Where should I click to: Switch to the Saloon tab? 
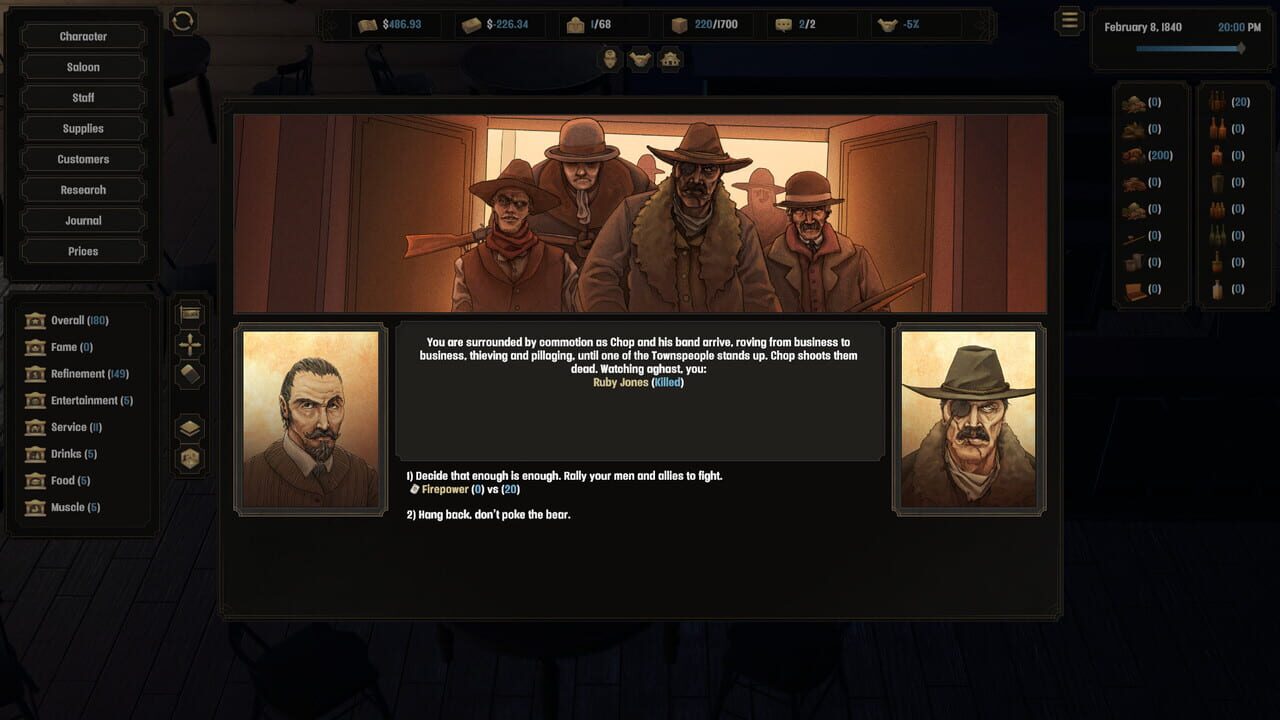click(x=82, y=66)
